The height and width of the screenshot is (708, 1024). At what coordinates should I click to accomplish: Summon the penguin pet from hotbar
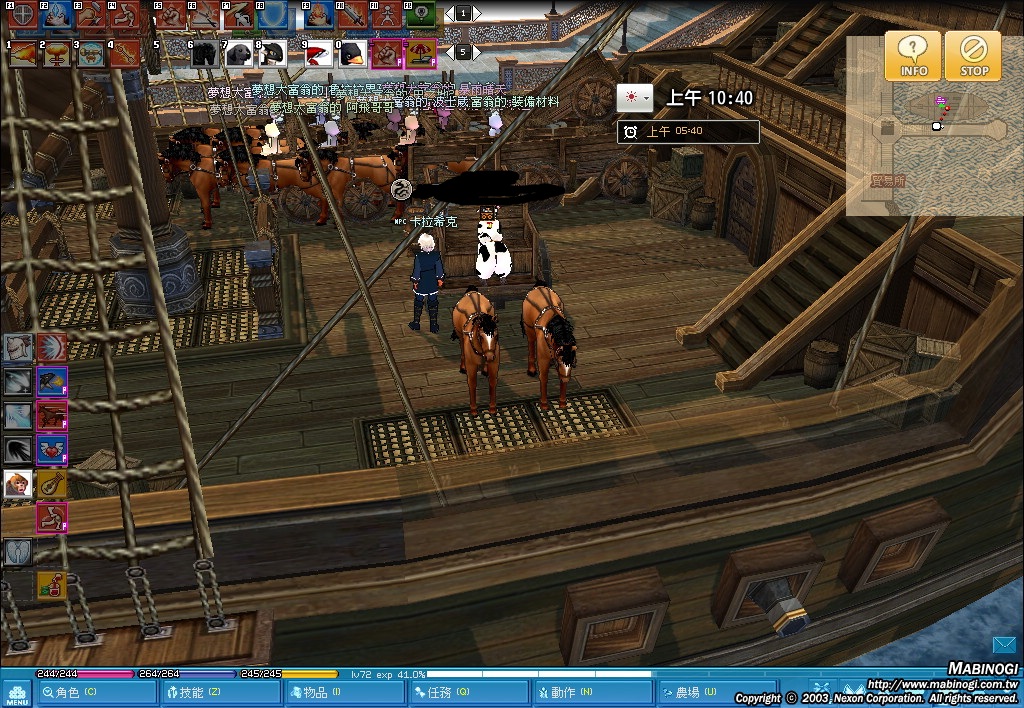click(354, 53)
